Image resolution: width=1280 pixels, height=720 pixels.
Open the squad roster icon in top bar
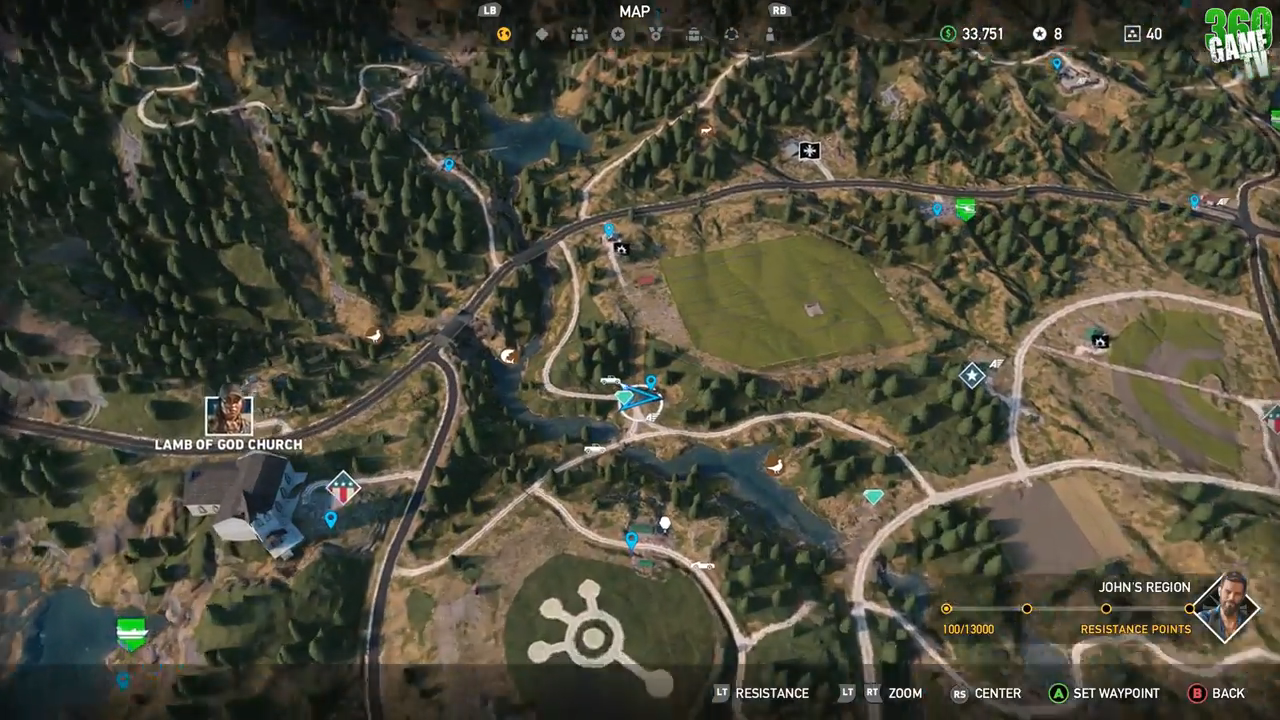tap(580, 33)
